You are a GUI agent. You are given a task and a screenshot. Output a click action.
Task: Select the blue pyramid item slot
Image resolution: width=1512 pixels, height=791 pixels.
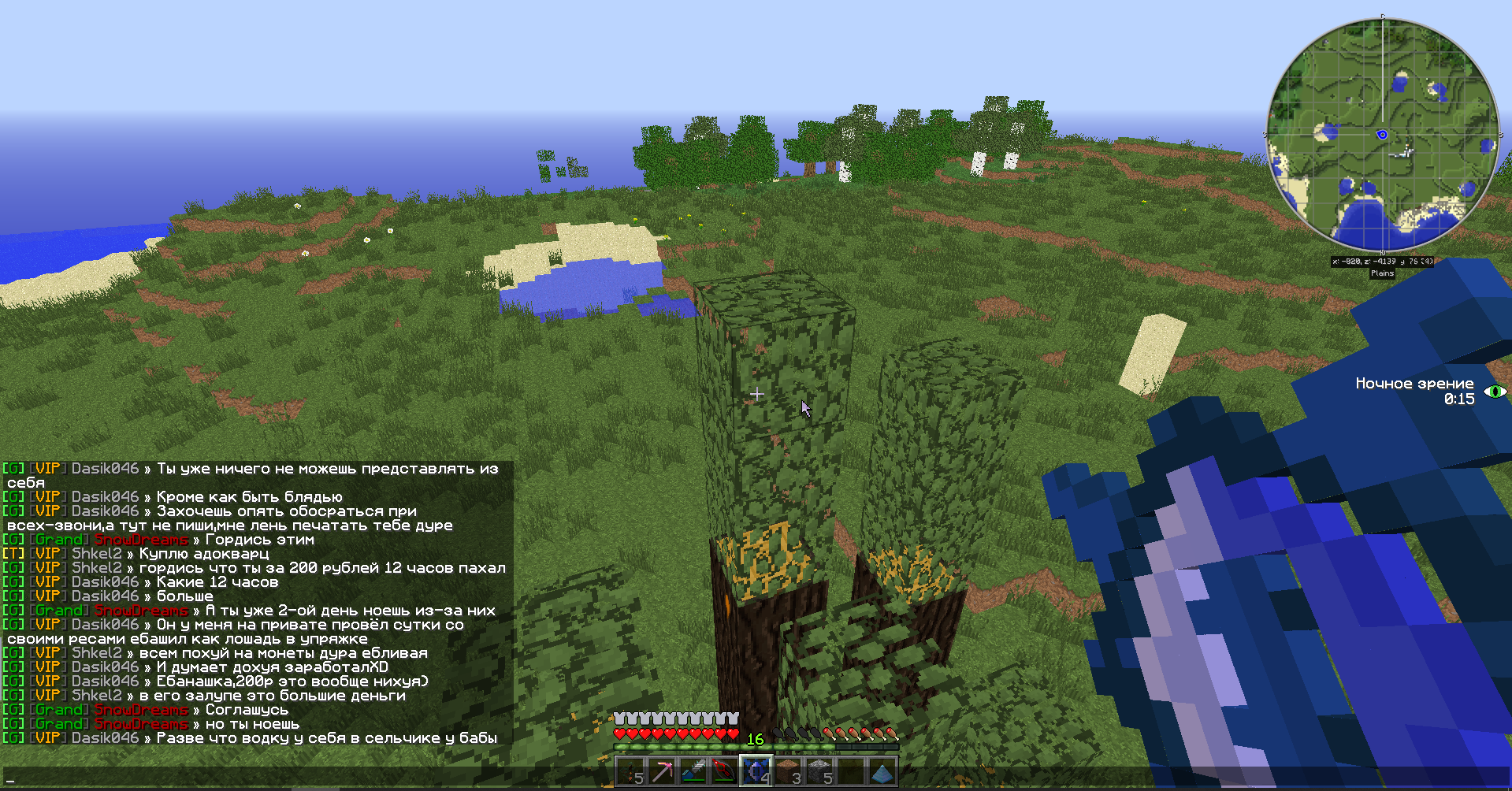(882, 772)
